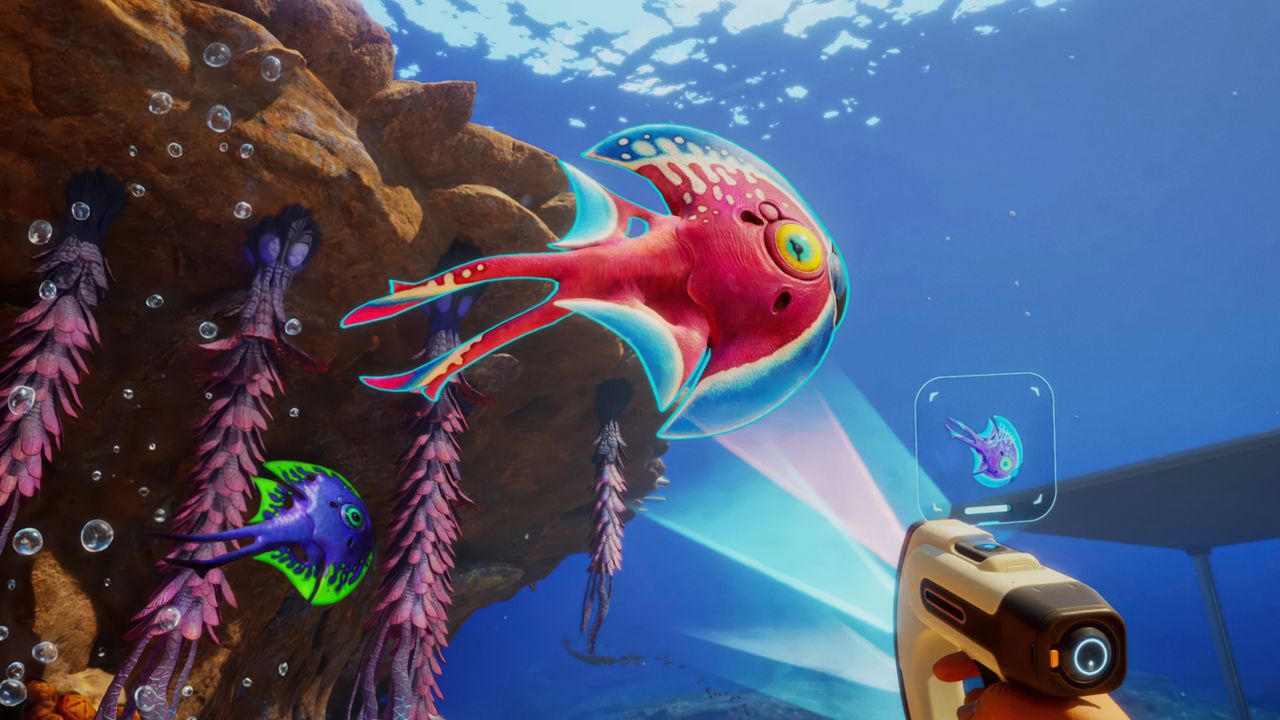
Task: Click the bottom-right bracket of the scan frame
Action: click(x=1037, y=498)
